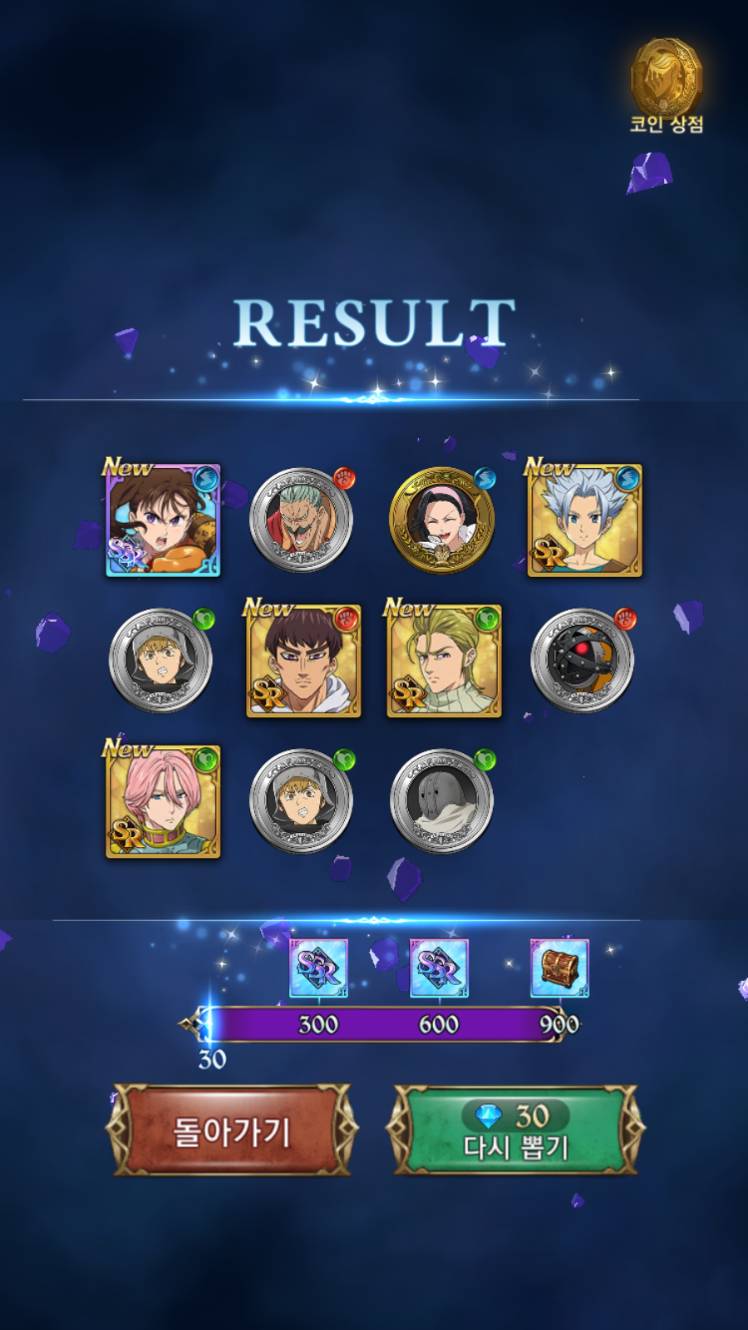
Task: Choose the silver coin with red-eyed orb
Action: [x=582, y=660]
